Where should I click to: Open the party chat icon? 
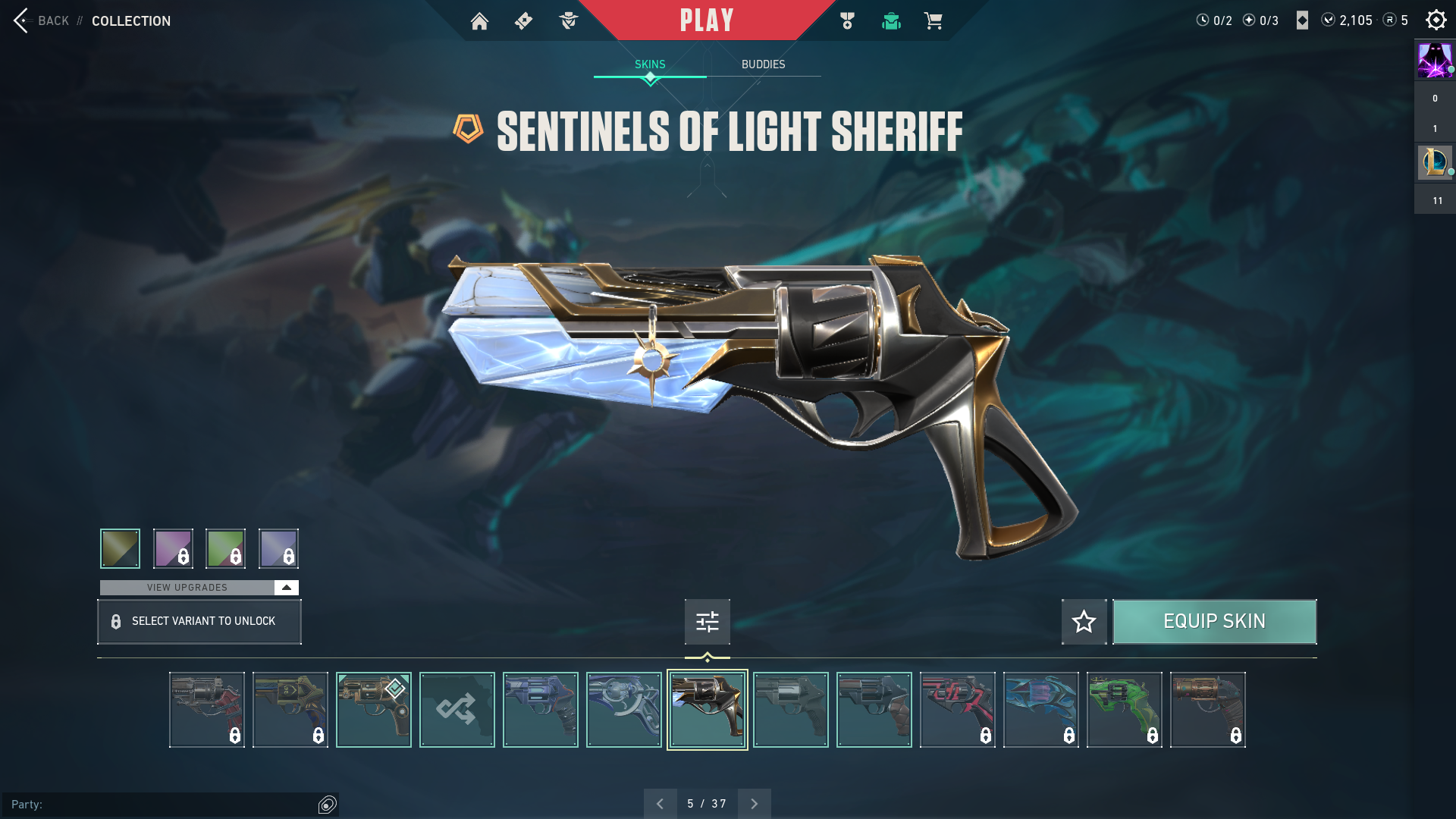328,805
